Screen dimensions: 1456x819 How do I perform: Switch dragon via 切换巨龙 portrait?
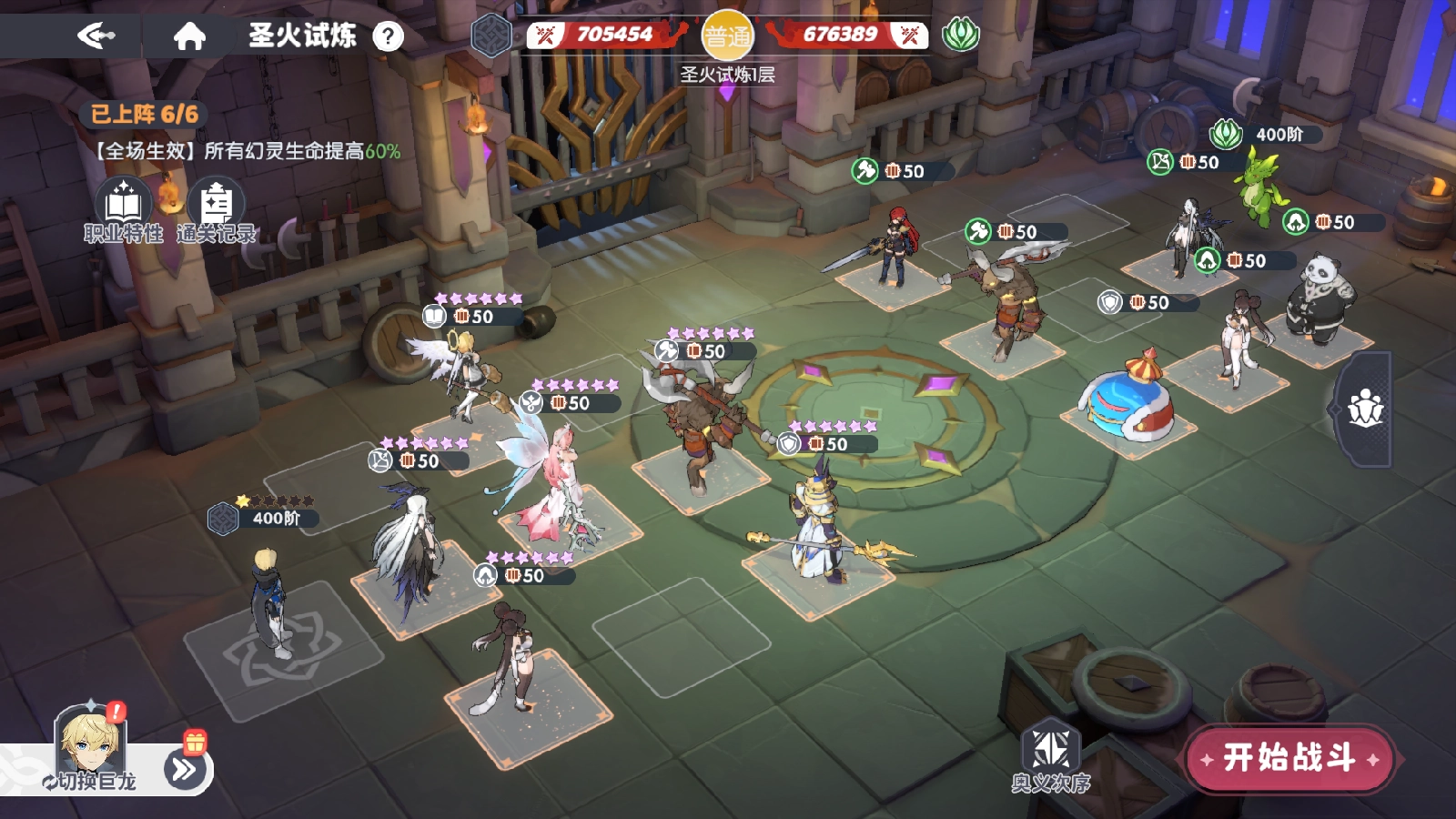tap(90, 746)
